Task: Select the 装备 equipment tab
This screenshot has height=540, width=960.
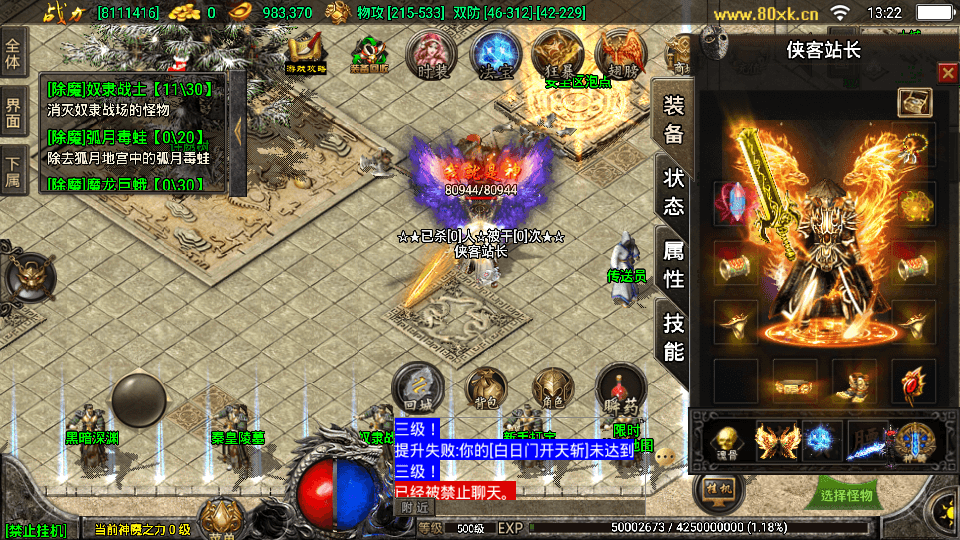Action: click(x=674, y=119)
